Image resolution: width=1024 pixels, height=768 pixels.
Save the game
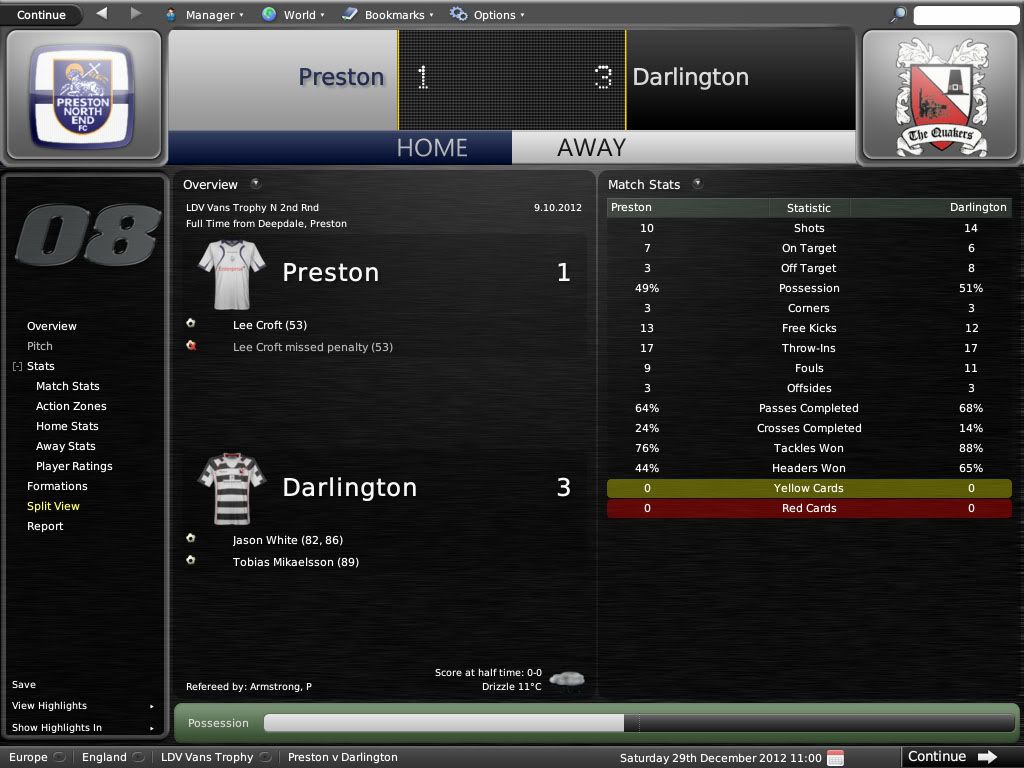coord(24,685)
